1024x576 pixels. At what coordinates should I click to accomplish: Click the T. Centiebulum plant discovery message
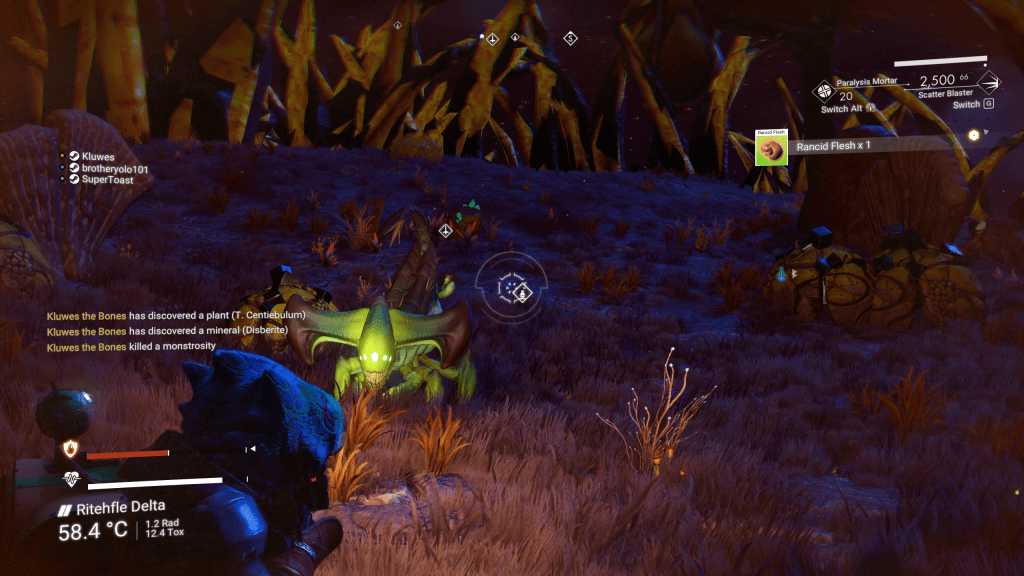click(176, 316)
